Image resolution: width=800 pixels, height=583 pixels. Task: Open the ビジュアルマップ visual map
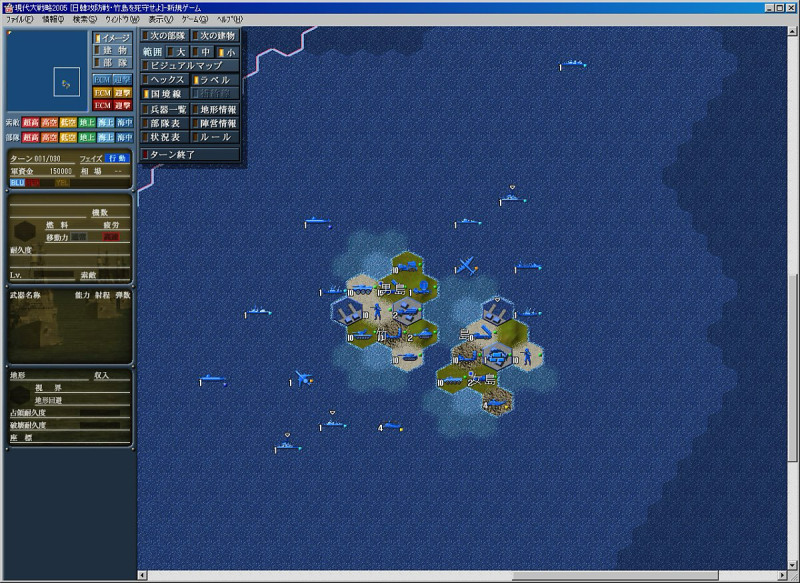[190, 65]
